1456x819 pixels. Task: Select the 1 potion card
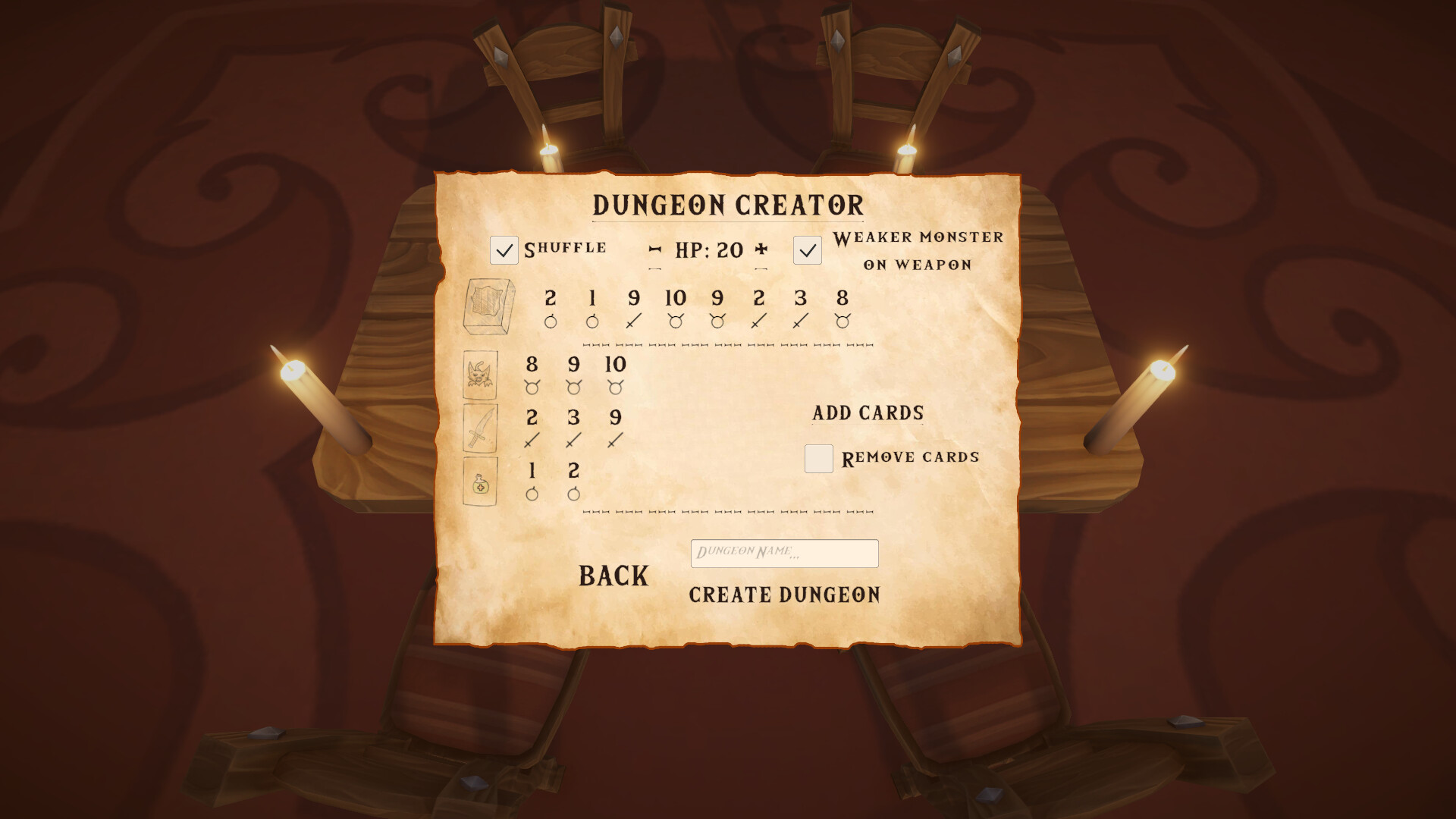coord(532,481)
